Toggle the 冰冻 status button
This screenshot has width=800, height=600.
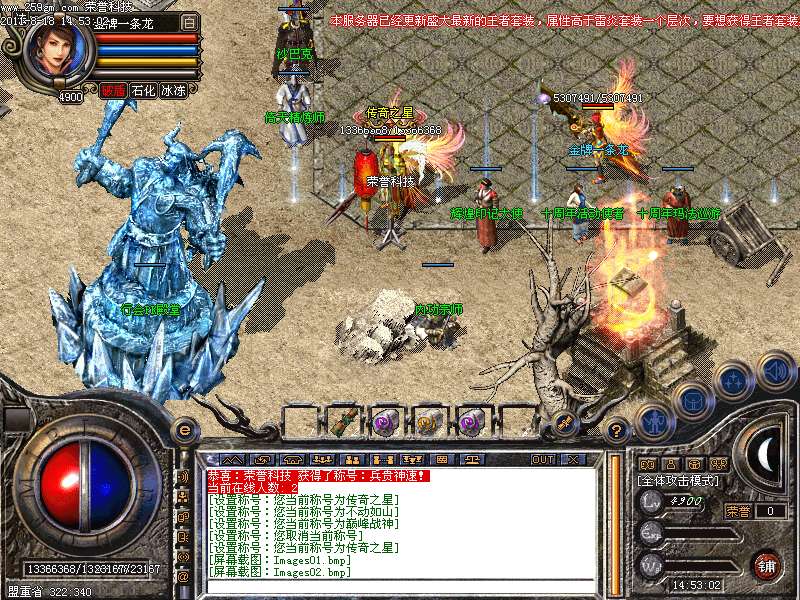tap(174, 91)
